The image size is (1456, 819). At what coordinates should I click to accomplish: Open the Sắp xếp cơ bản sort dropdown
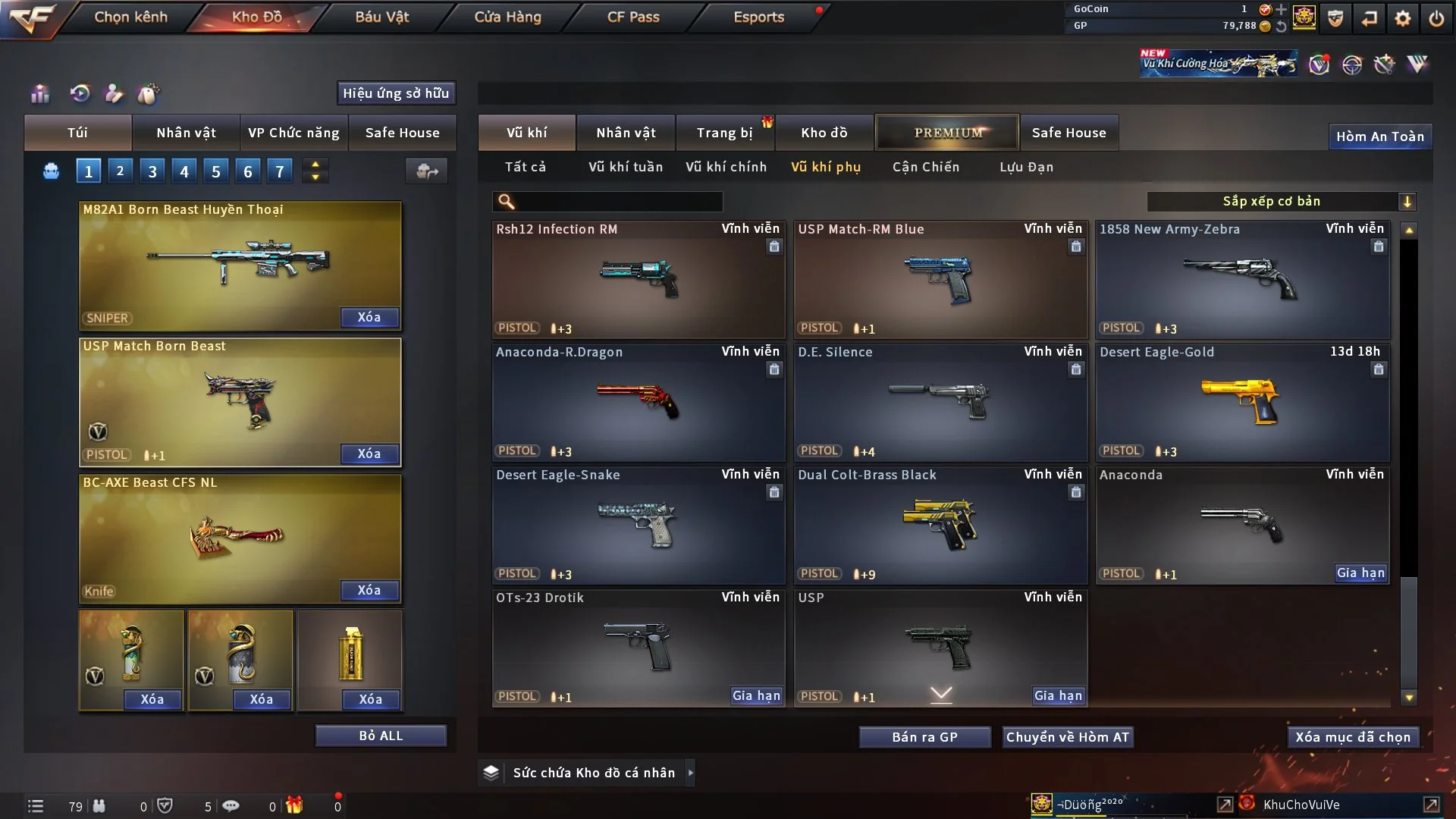pos(1281,201)
